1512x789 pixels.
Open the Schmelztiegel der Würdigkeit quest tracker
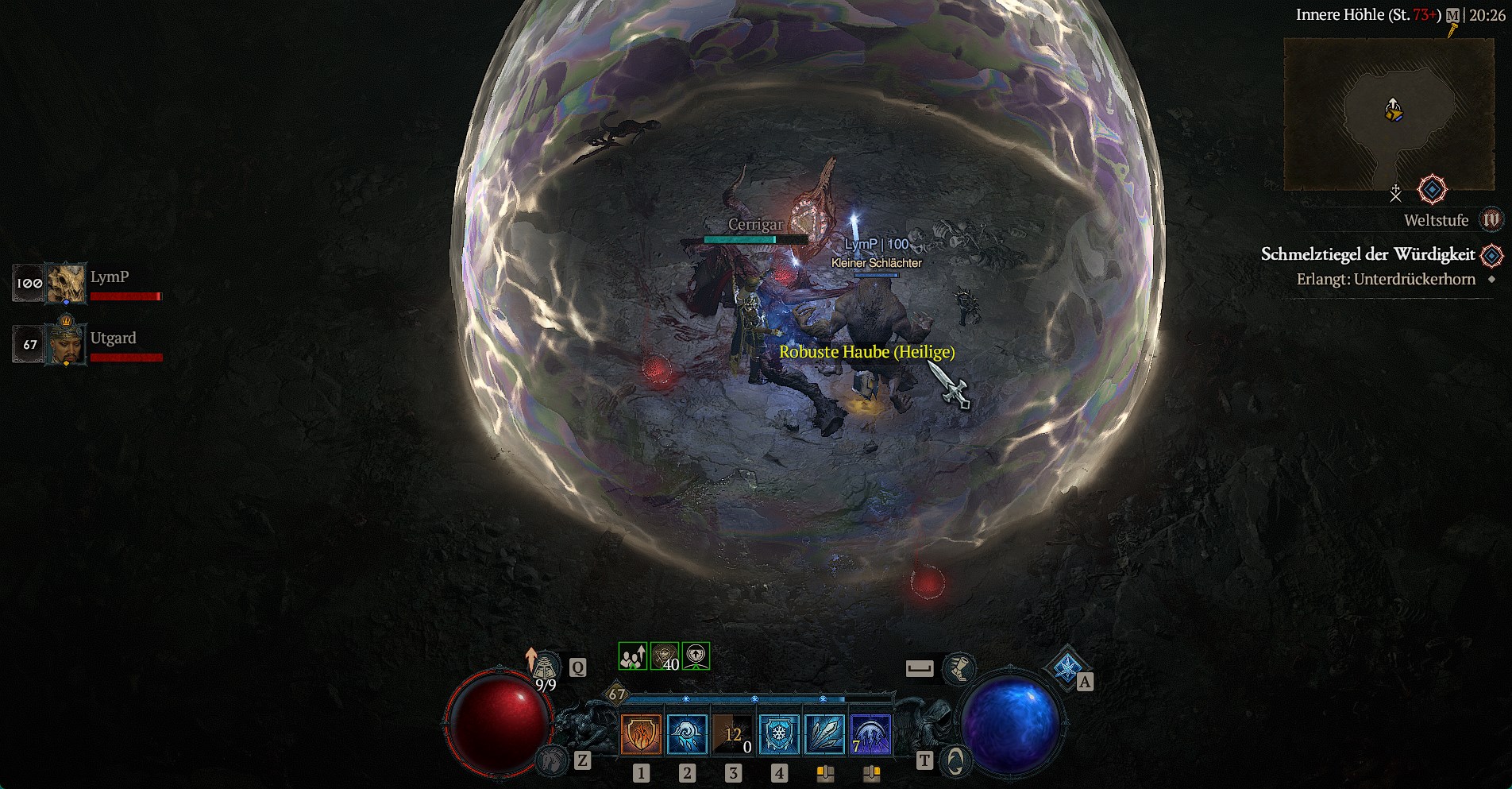pyautogui.click(x=1367, y=254)
